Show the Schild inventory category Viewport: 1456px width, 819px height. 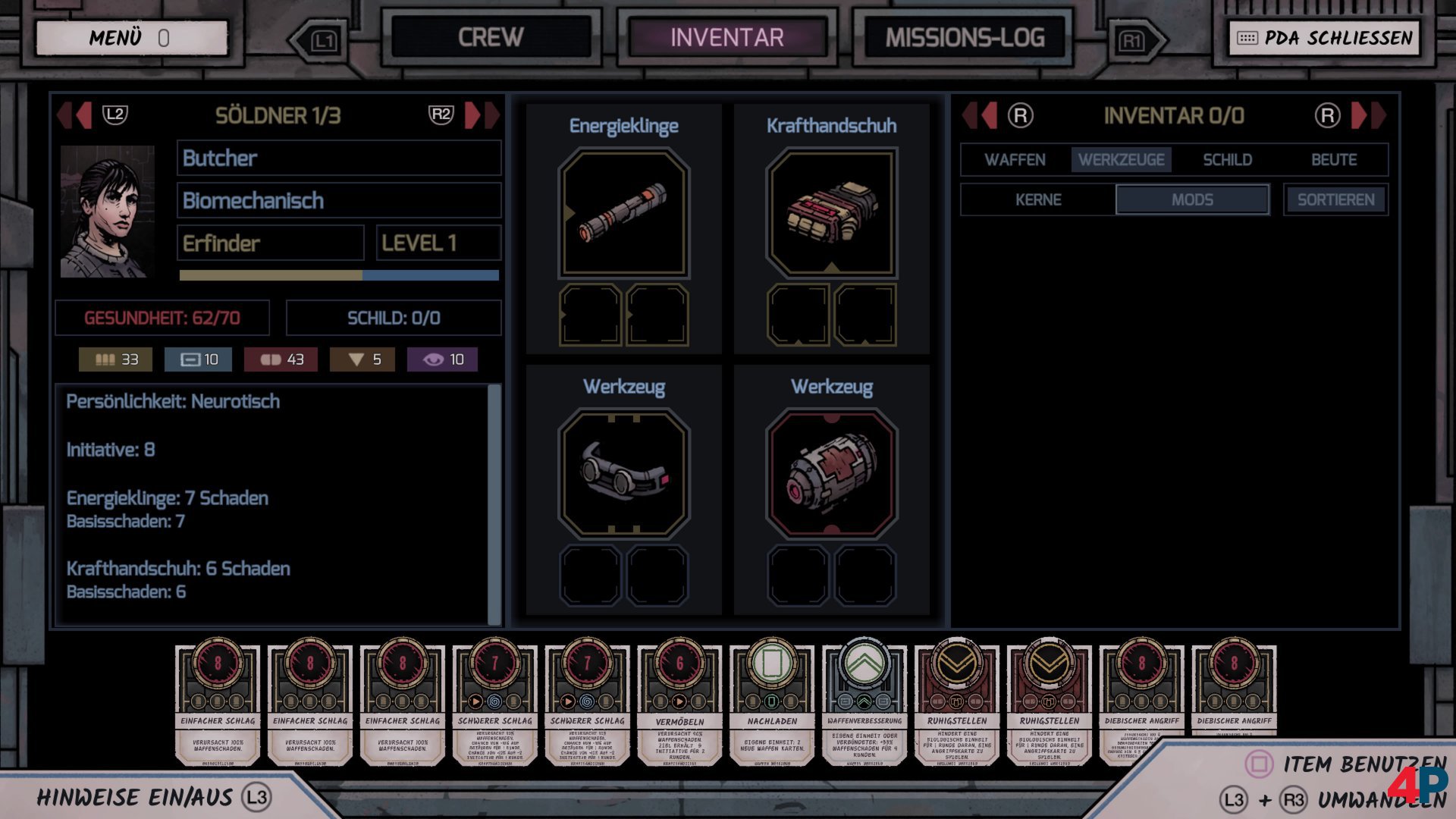pyautogui.click(x=1227, y=160)
